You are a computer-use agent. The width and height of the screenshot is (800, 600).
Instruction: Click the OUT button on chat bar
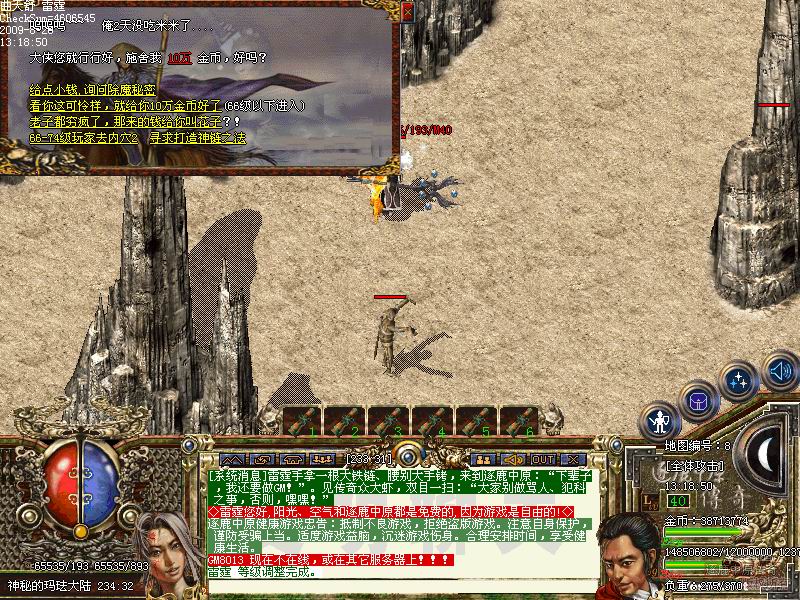[543, 459]
